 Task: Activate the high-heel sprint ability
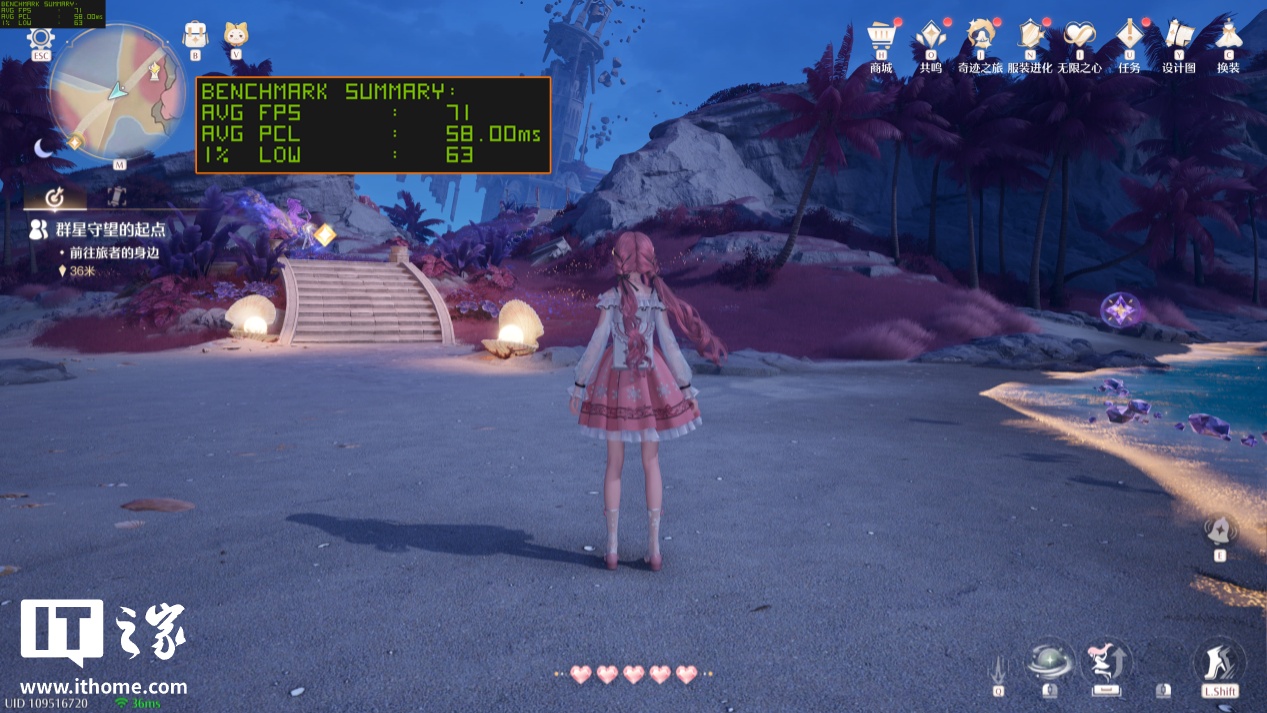click(1220, 663)
